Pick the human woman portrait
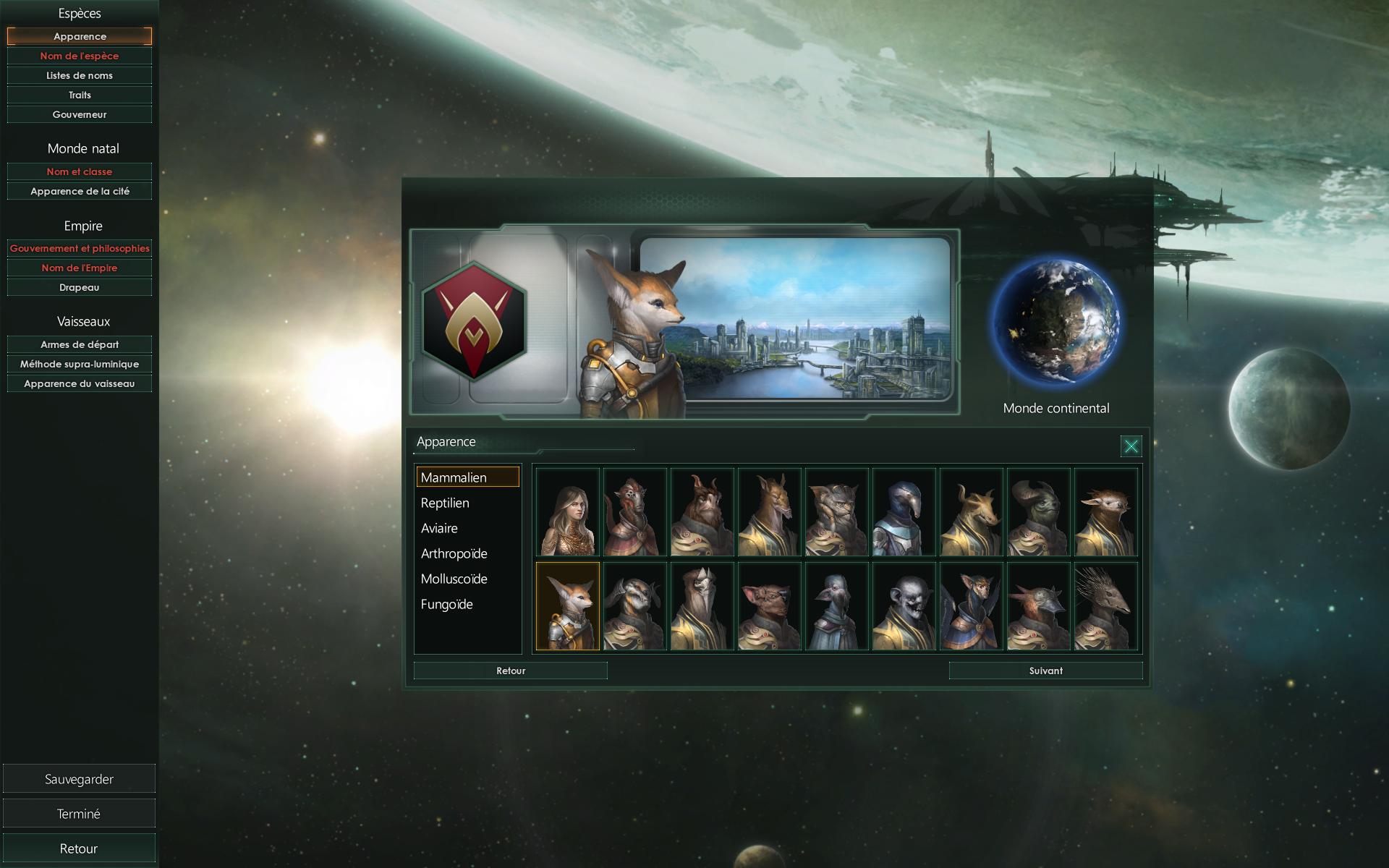 click(x=568, y=512)
